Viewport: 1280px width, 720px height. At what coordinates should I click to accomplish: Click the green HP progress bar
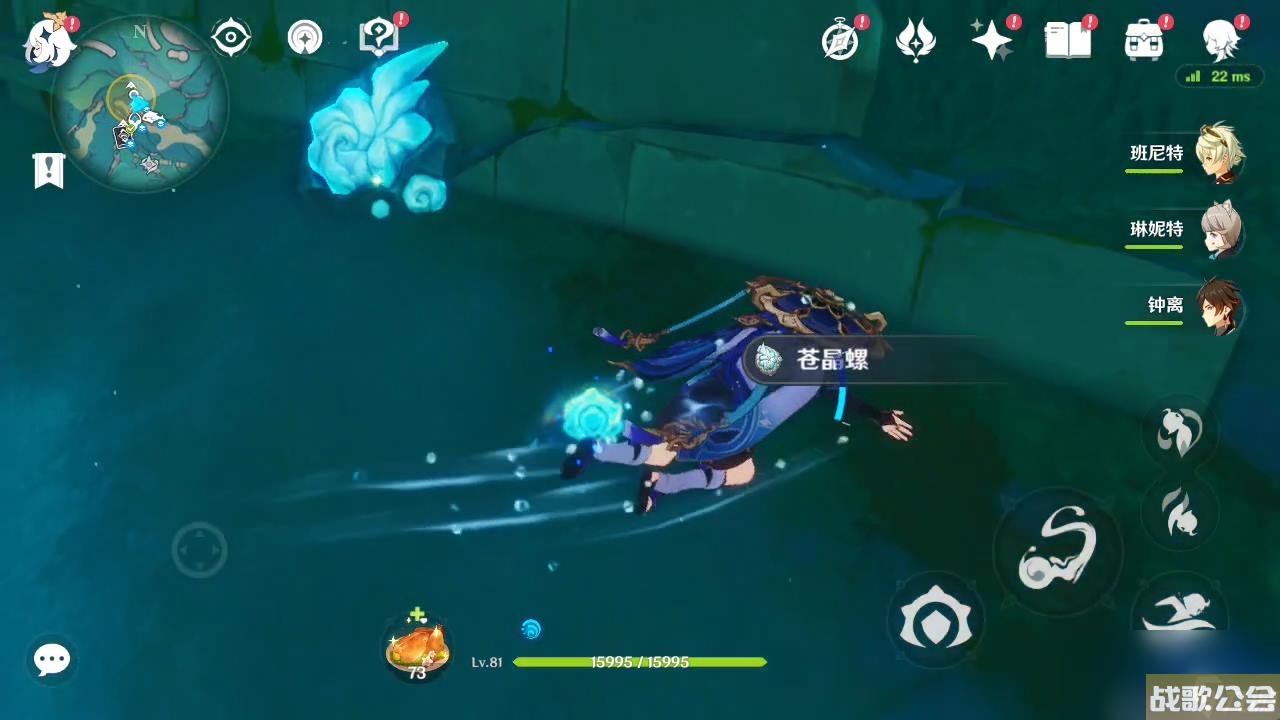637,663
